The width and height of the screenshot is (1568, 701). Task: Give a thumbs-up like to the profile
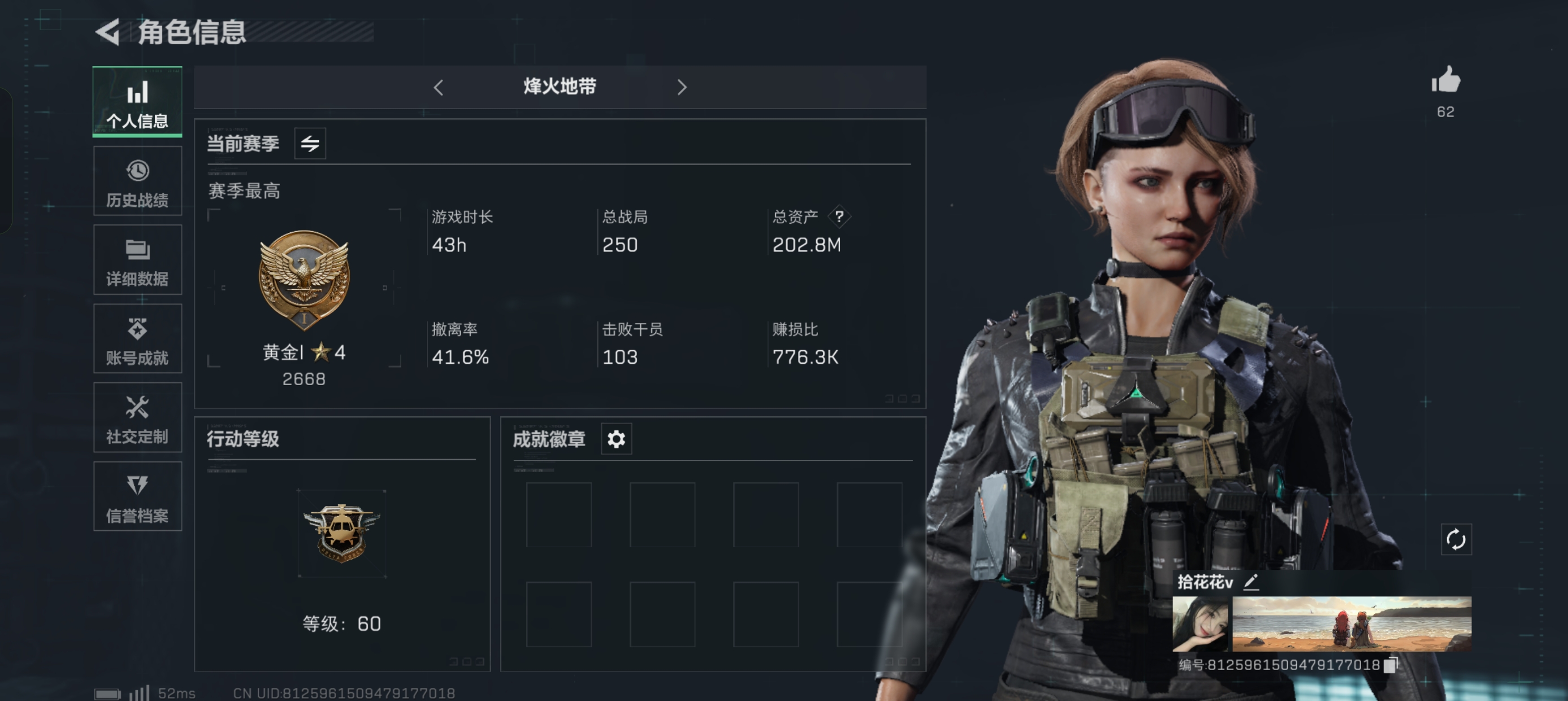1446,80
